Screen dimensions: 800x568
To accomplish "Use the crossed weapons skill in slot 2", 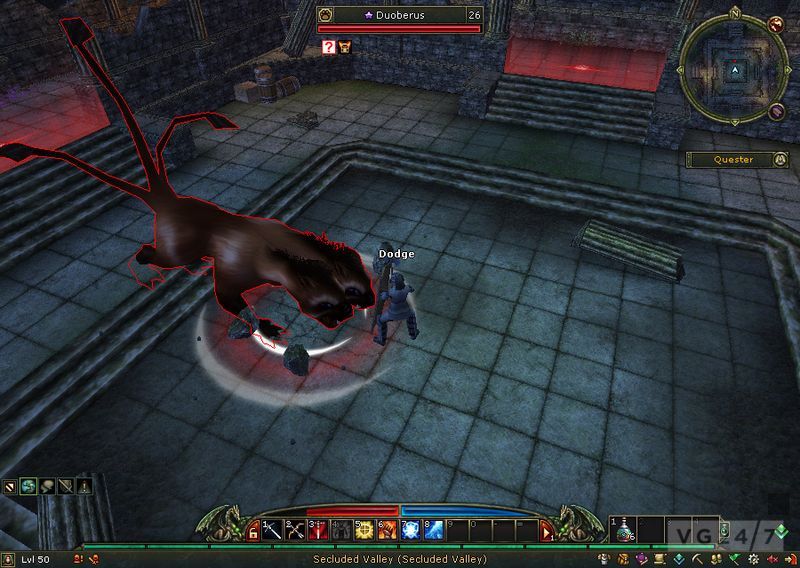I will coord(296,530).
